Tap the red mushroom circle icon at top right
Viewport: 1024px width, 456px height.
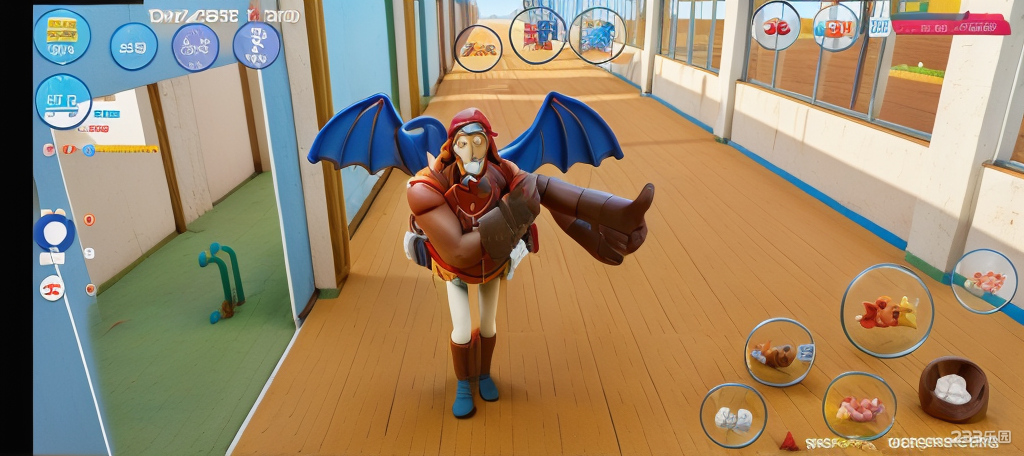tap(776, 26)
